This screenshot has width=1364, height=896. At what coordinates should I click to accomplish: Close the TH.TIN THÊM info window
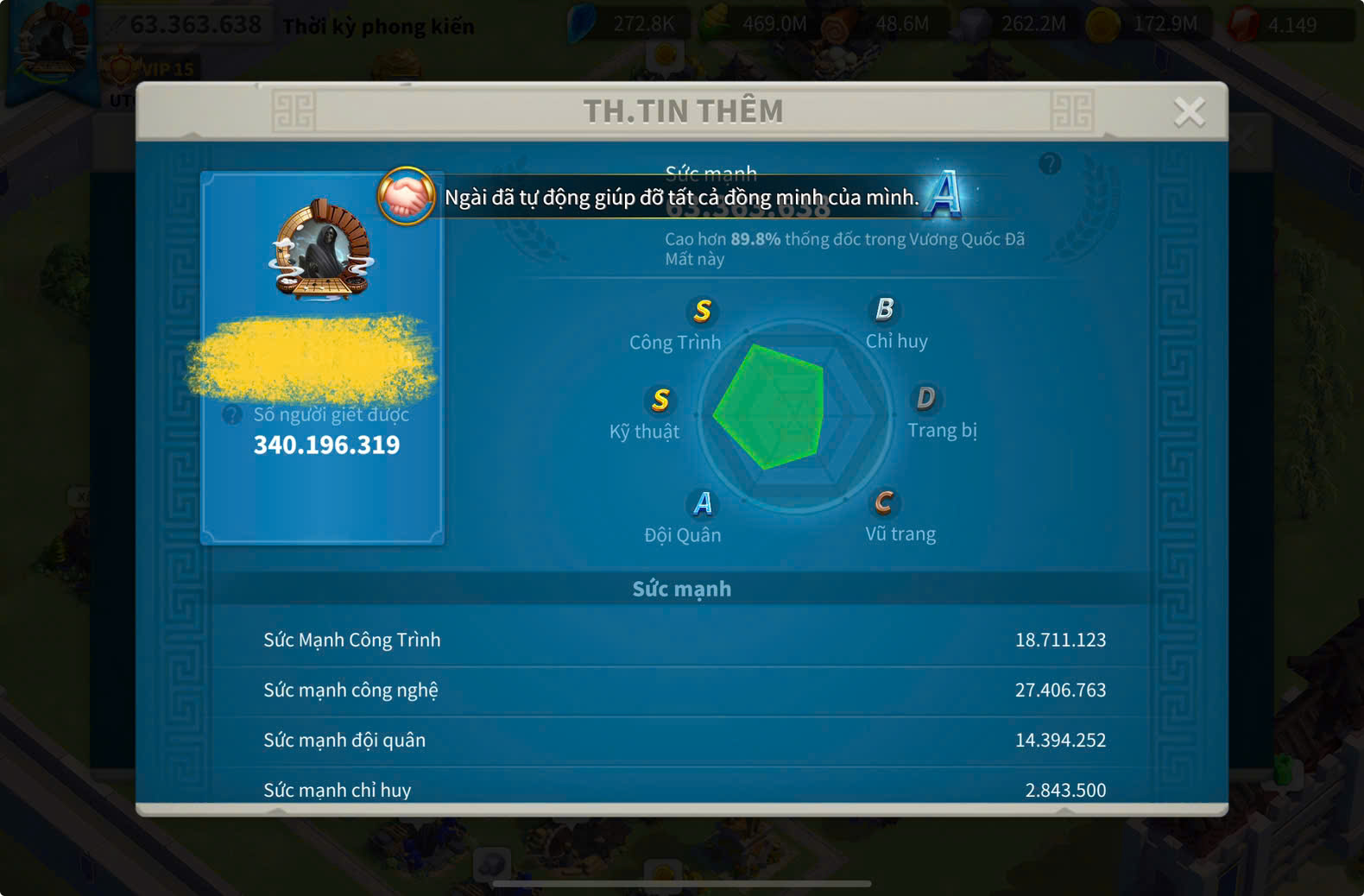1189,111
